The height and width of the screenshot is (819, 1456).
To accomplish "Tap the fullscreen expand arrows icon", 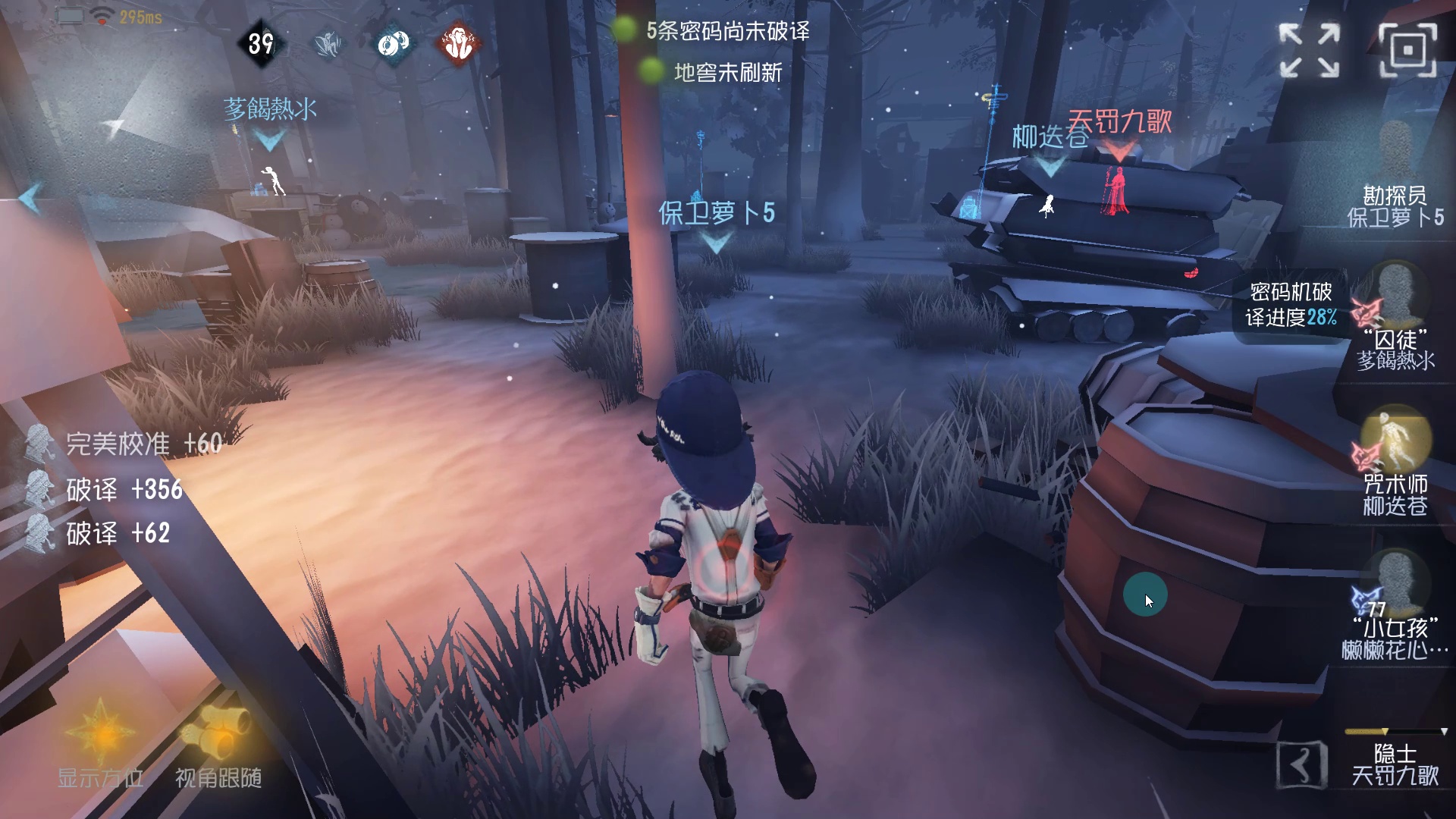I will pos(1311,50).
